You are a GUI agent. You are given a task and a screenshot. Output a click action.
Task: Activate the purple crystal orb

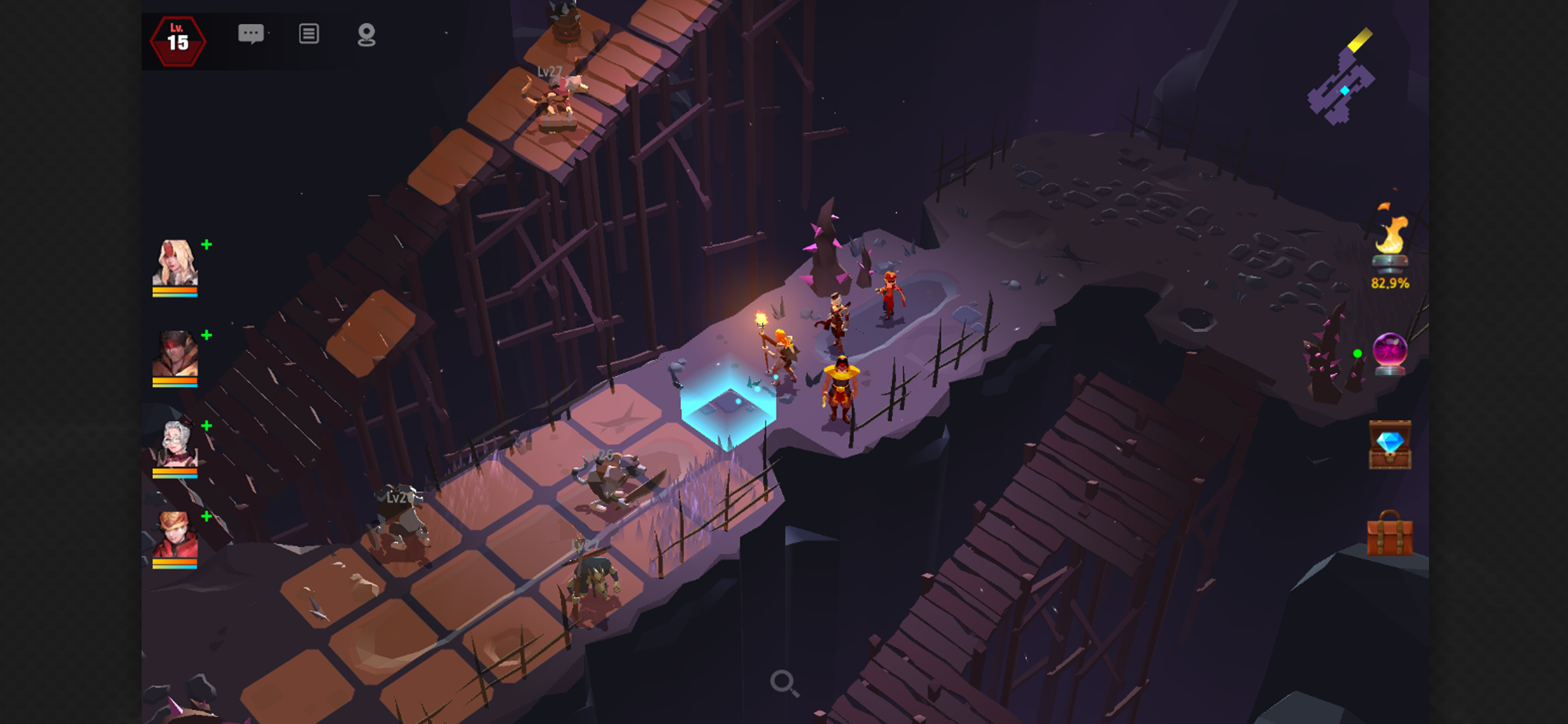(x=1390, y=353)
